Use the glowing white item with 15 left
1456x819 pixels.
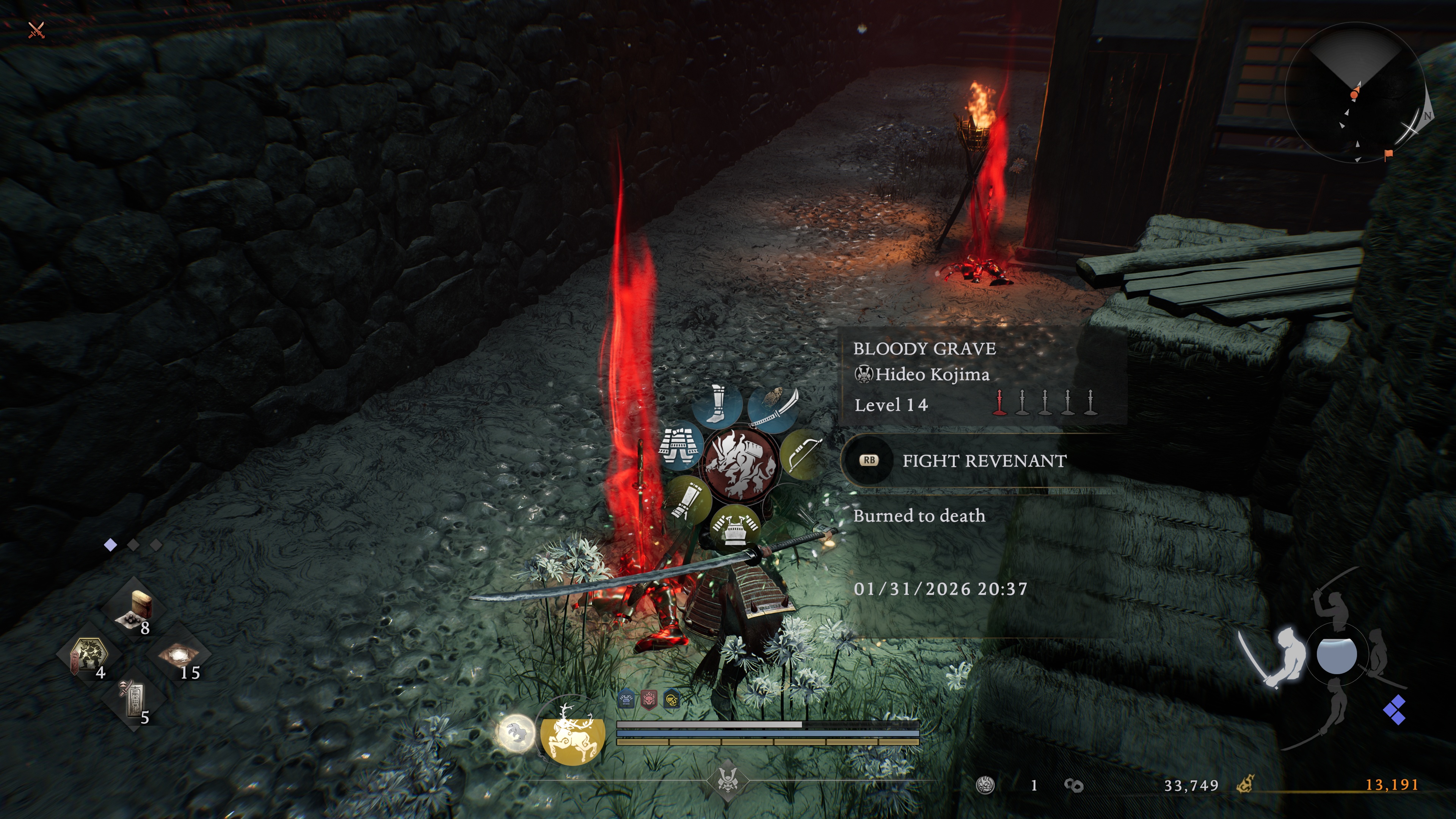pos(179,656)
